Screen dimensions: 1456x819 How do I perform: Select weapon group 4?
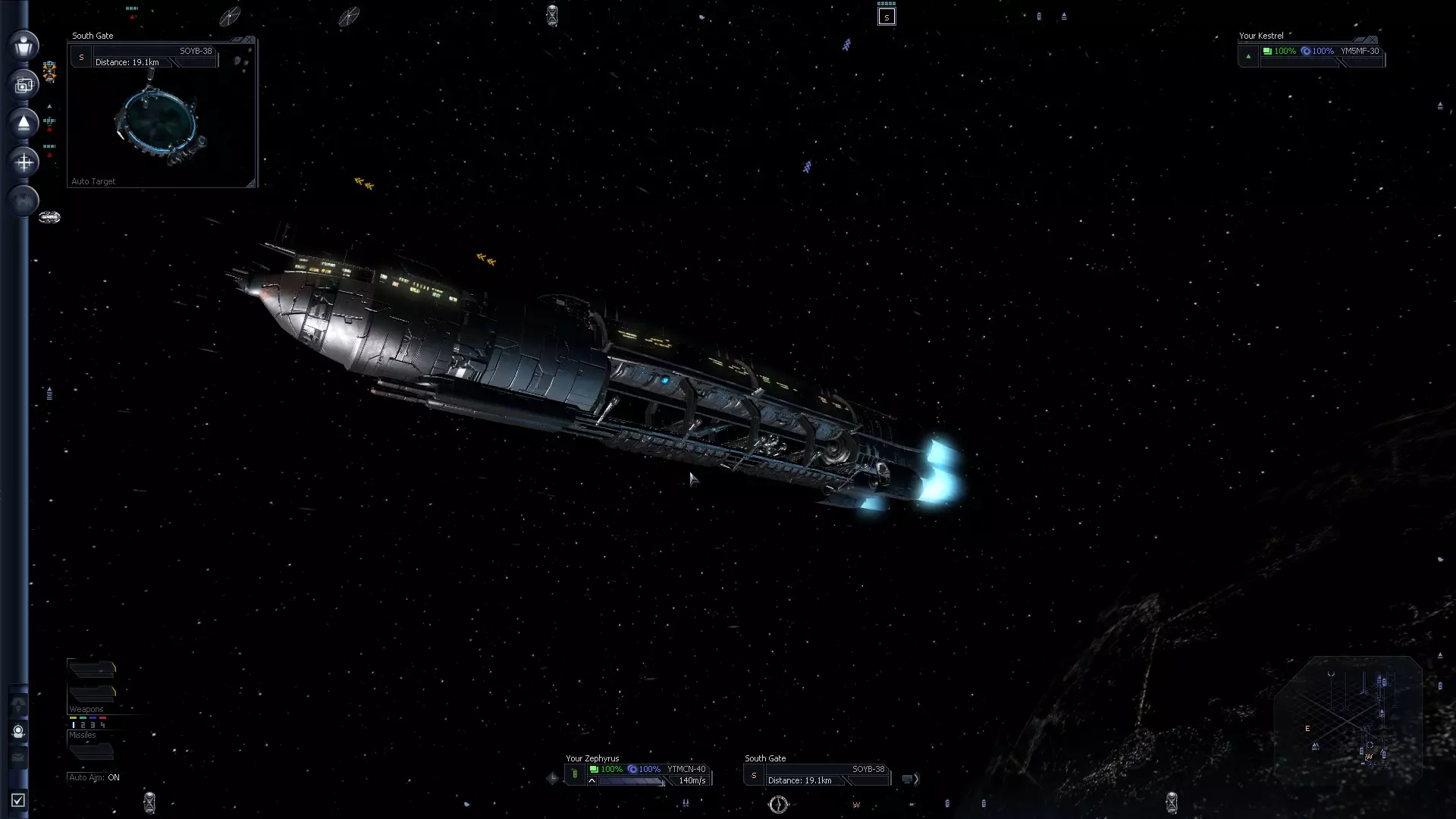tap(103, 725)
